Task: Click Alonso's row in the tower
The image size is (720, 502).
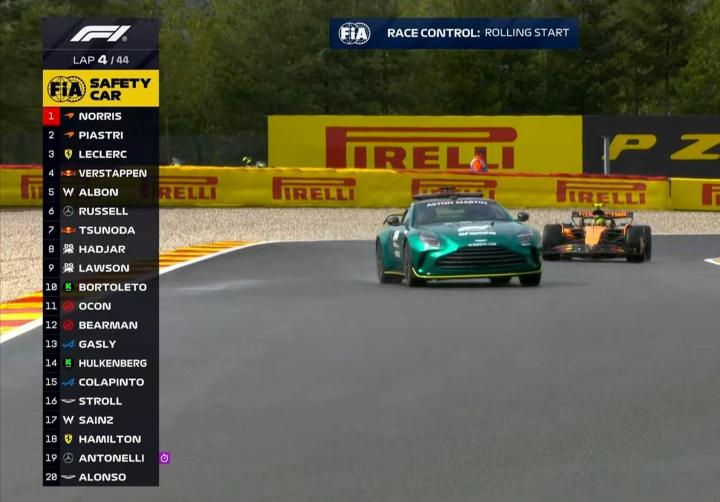Action: (x=100, y=477)
